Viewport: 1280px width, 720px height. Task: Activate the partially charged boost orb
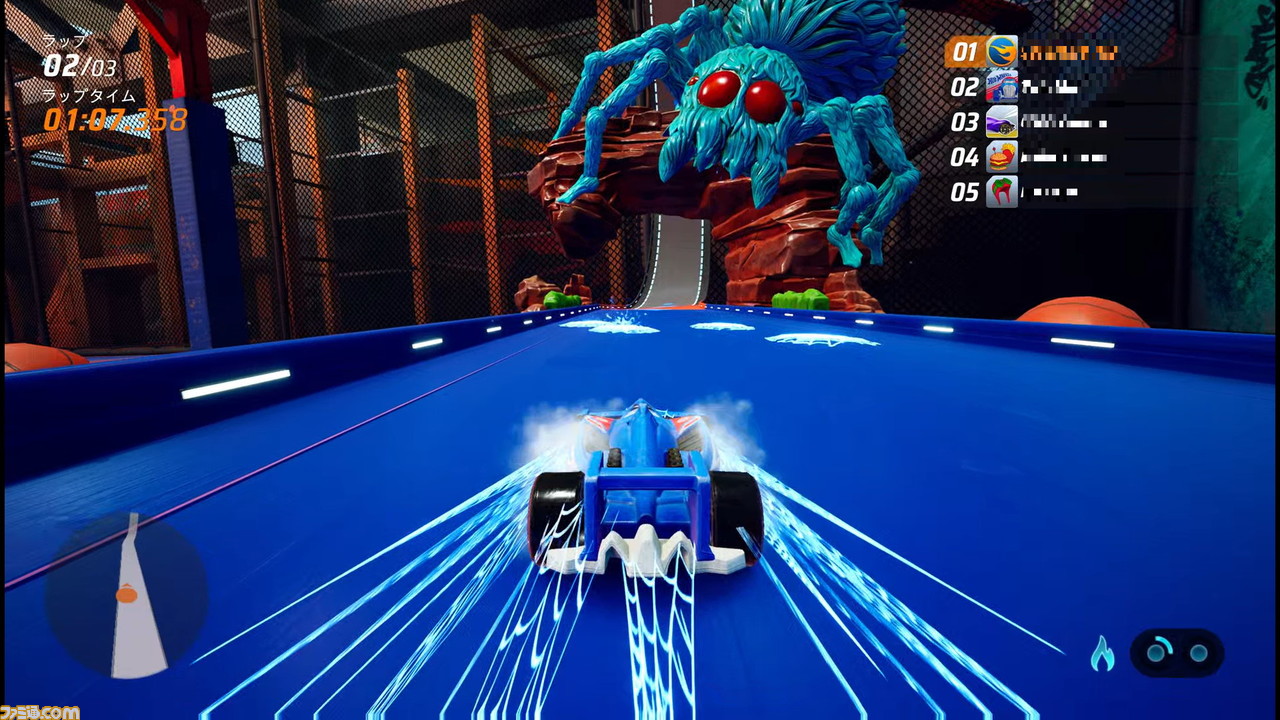coord(1157,653)
